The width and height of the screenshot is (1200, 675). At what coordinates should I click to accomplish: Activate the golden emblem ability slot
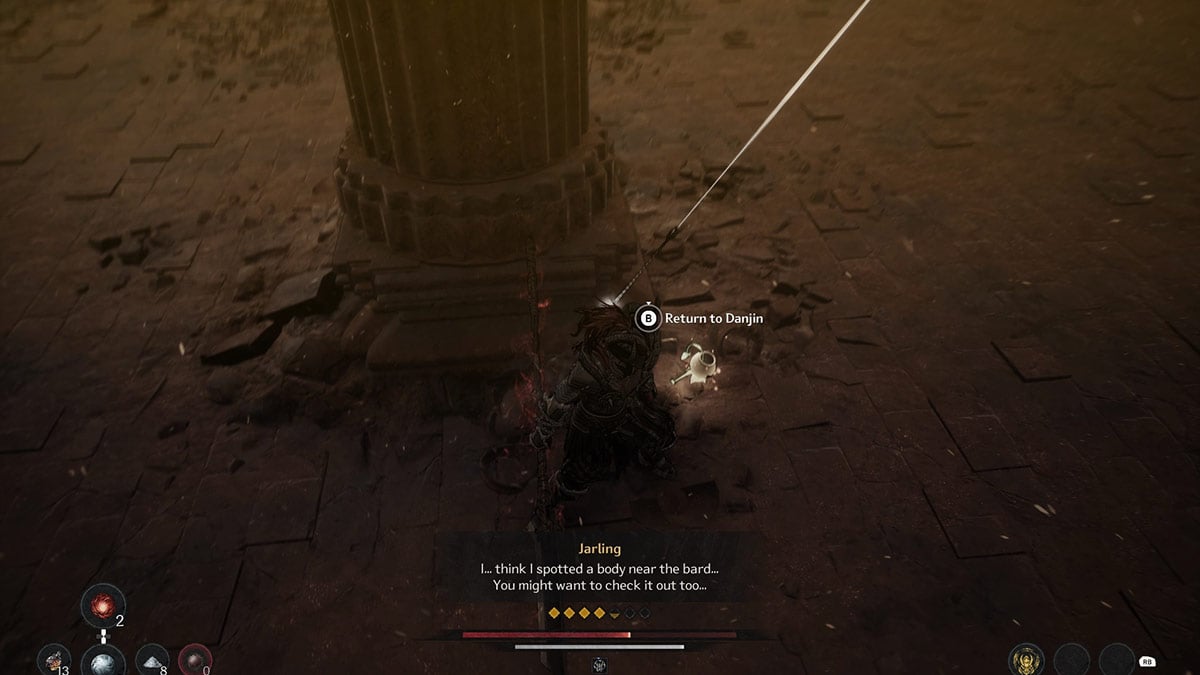coord(1026,660)
